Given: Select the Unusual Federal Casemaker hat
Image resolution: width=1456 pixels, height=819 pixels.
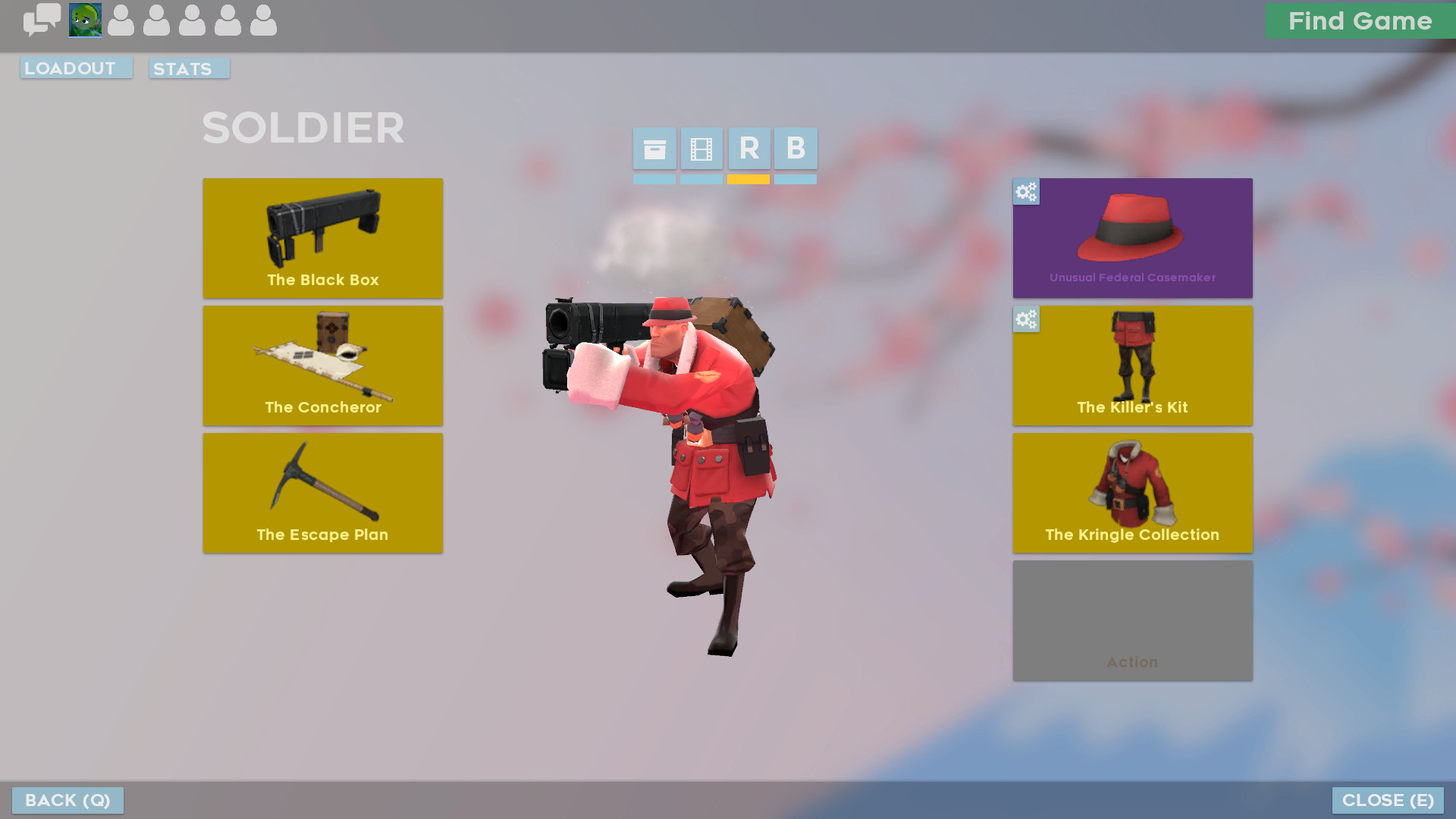Looking at the screenshot, I should pos(1132,238).
